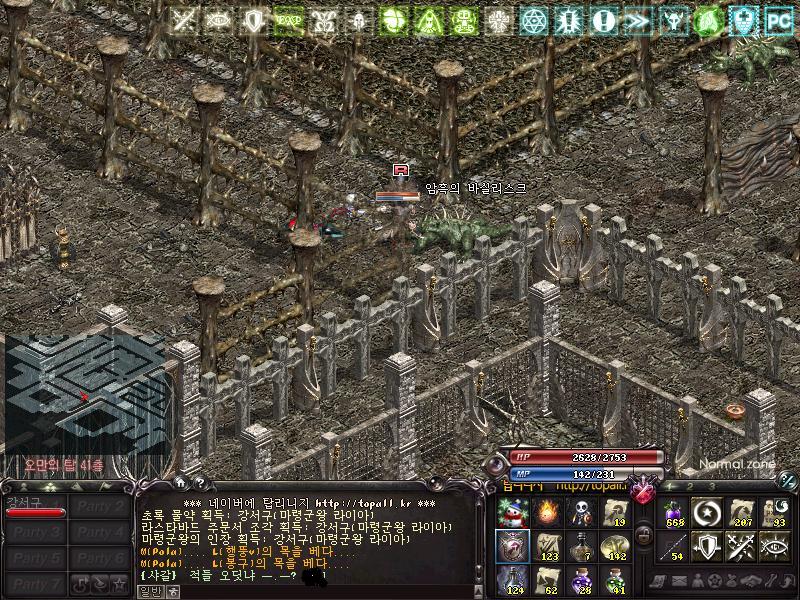Use the purple potion with count 668
800x600 pixels.
tap(676, 513)
